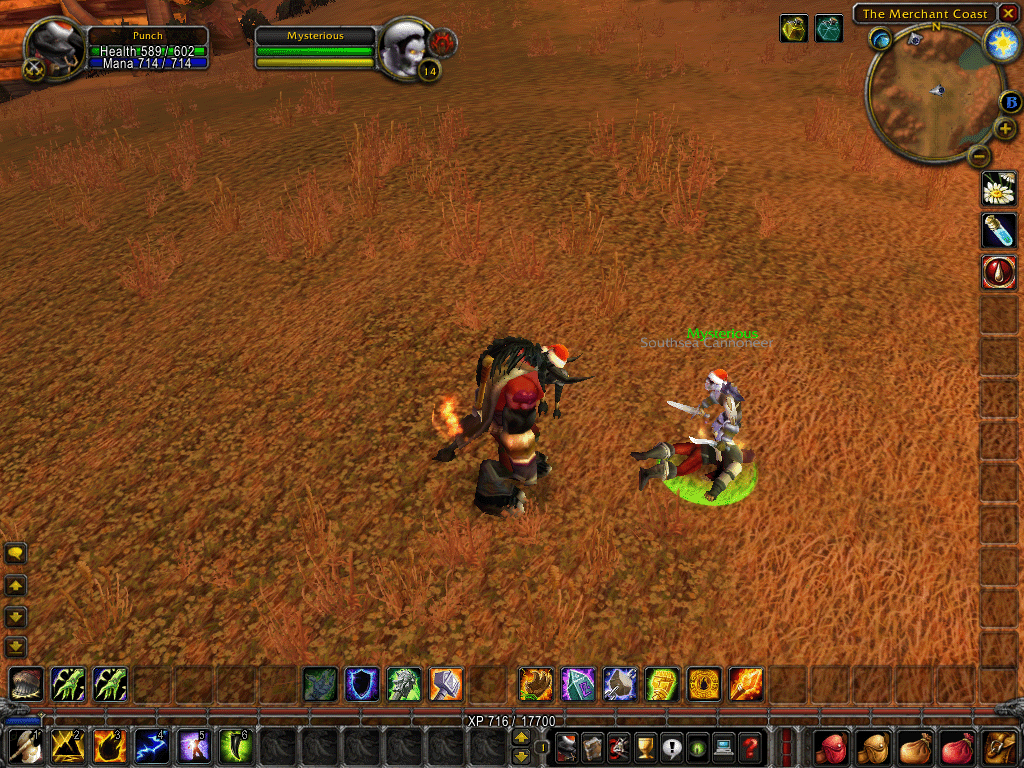Select the Mysterious target portrait

pyautogui.click(x=407, y=46)
